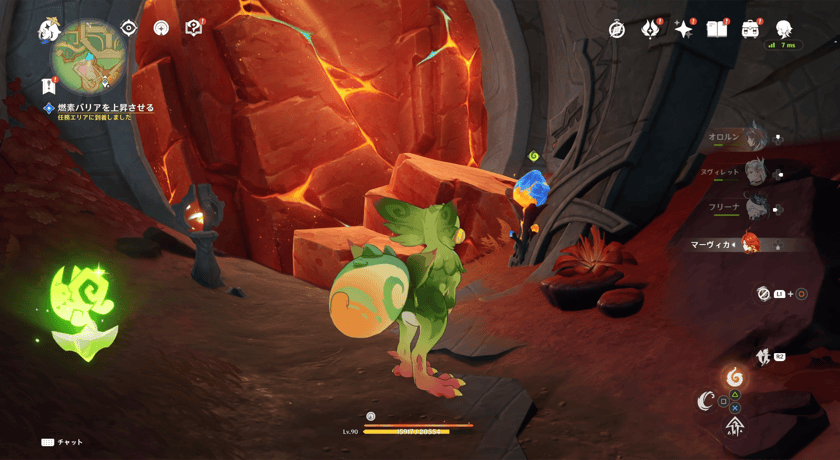840x460 pixels.
Task: Activate the orange swirl elemental skill
Action: [734, 378]
